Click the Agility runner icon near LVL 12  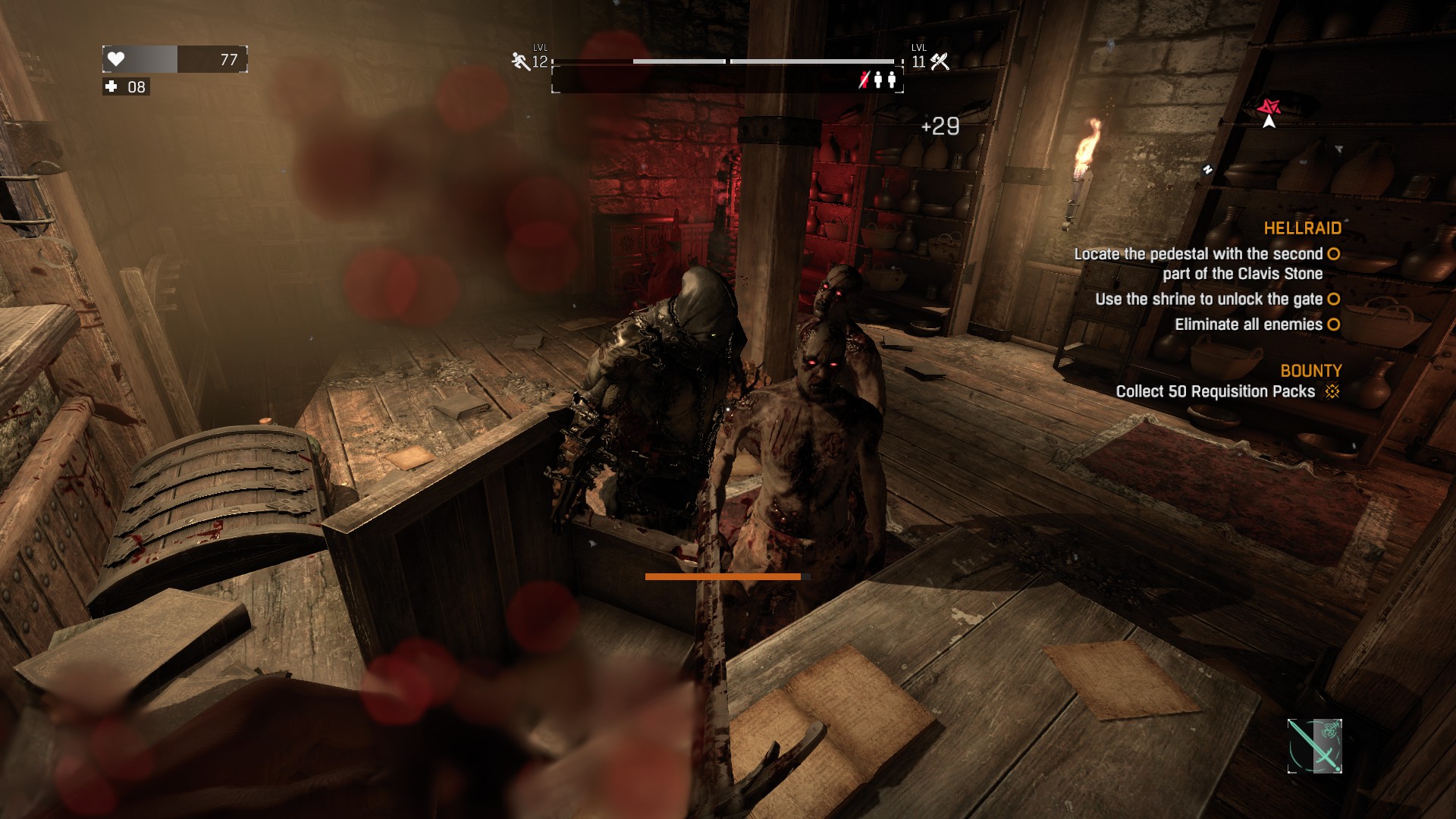[x=519, y=61]
